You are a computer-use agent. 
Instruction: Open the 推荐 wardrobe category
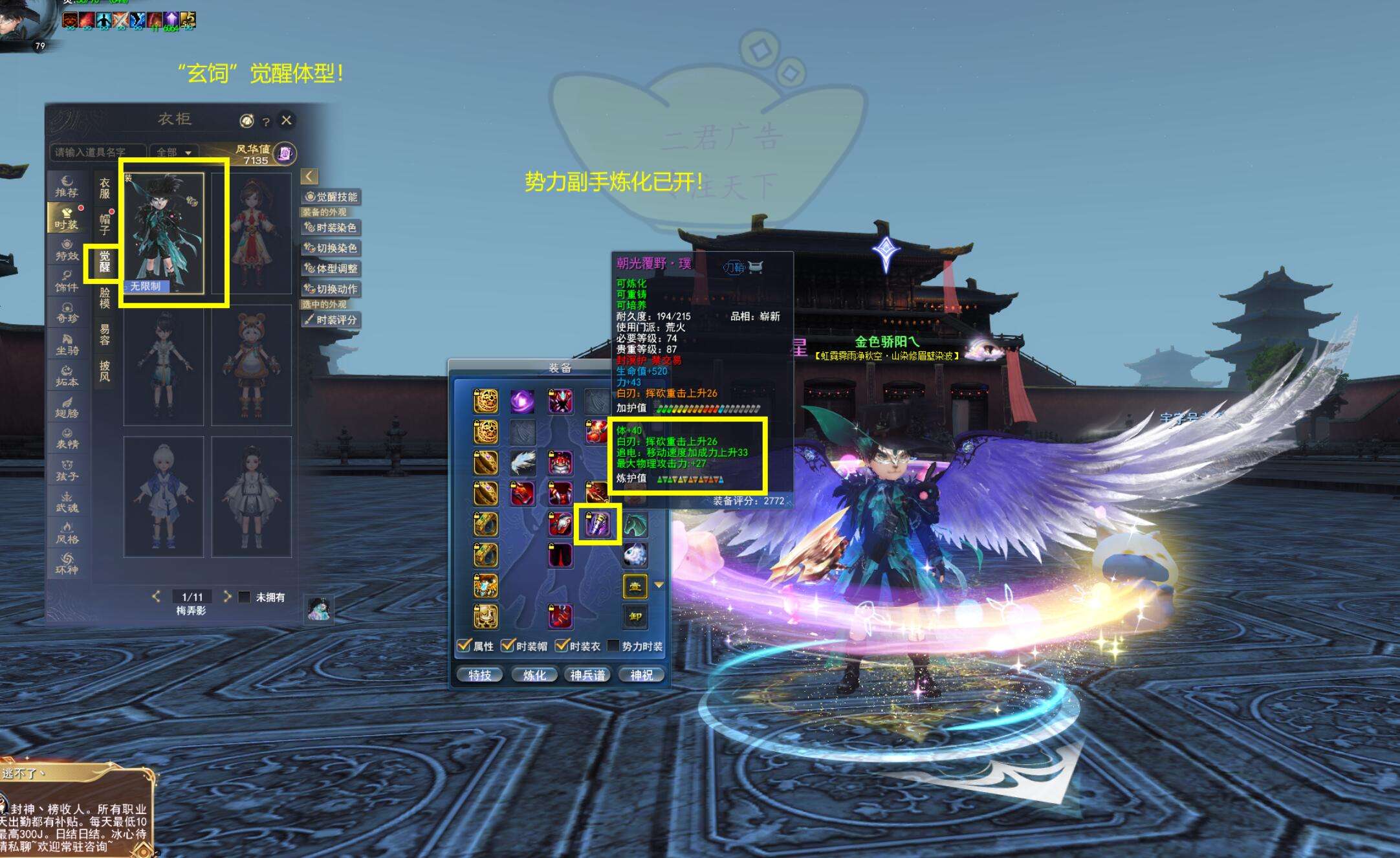pos(67,186)
